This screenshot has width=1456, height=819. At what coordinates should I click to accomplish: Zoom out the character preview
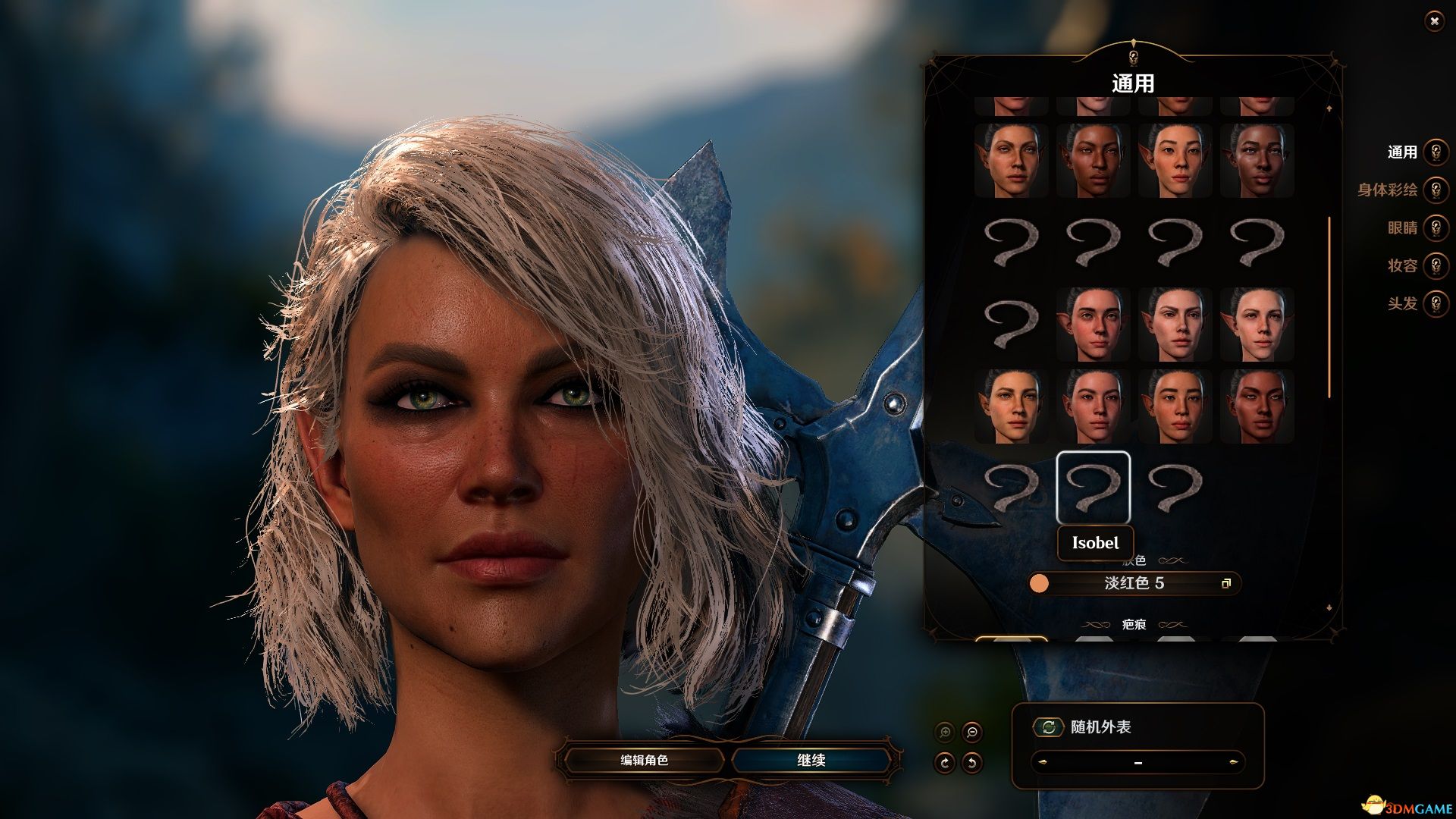tap(971, 733)
